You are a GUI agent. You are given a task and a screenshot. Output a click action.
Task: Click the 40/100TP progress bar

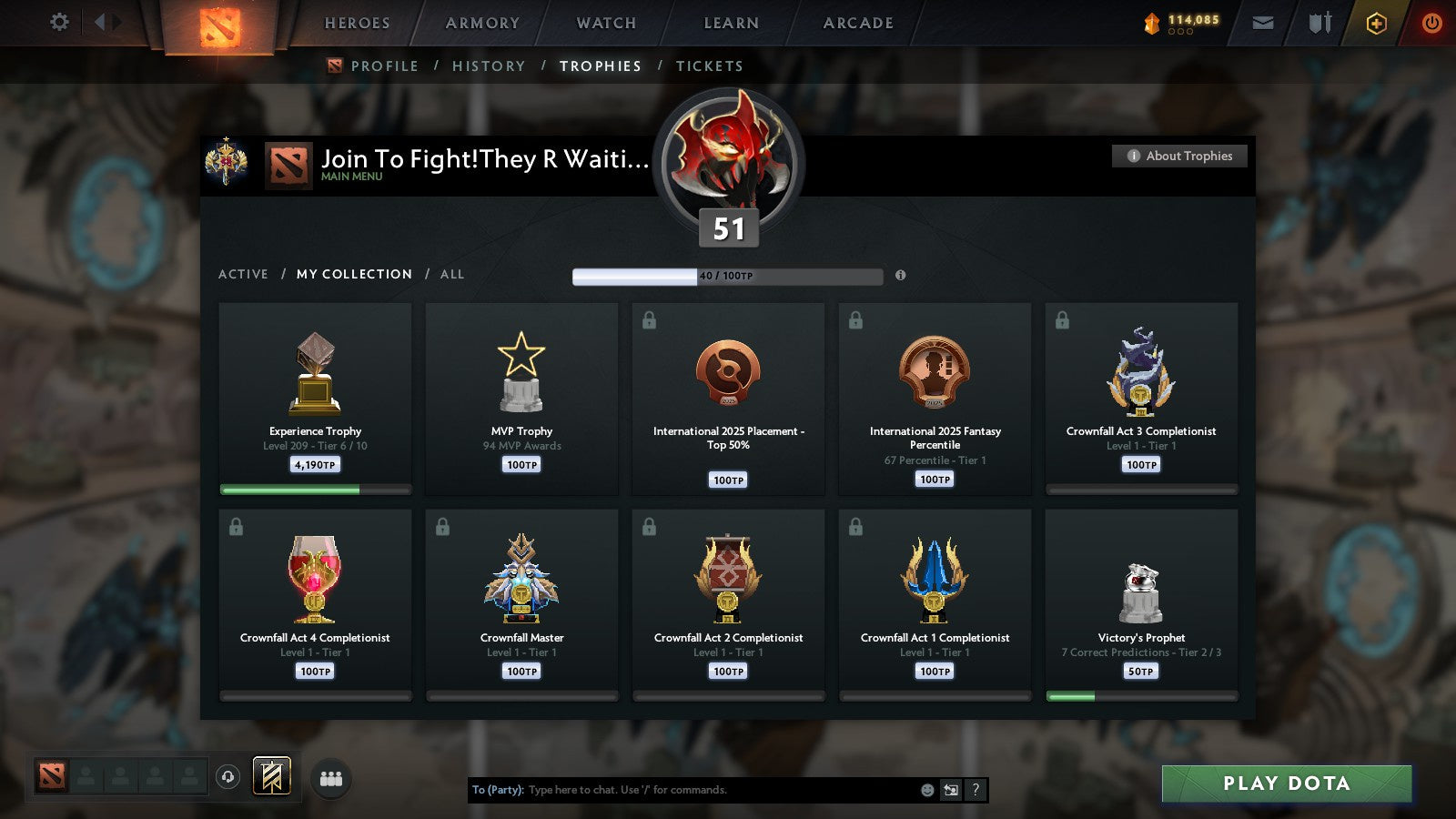pyautogui.click(x=726, y=276)
